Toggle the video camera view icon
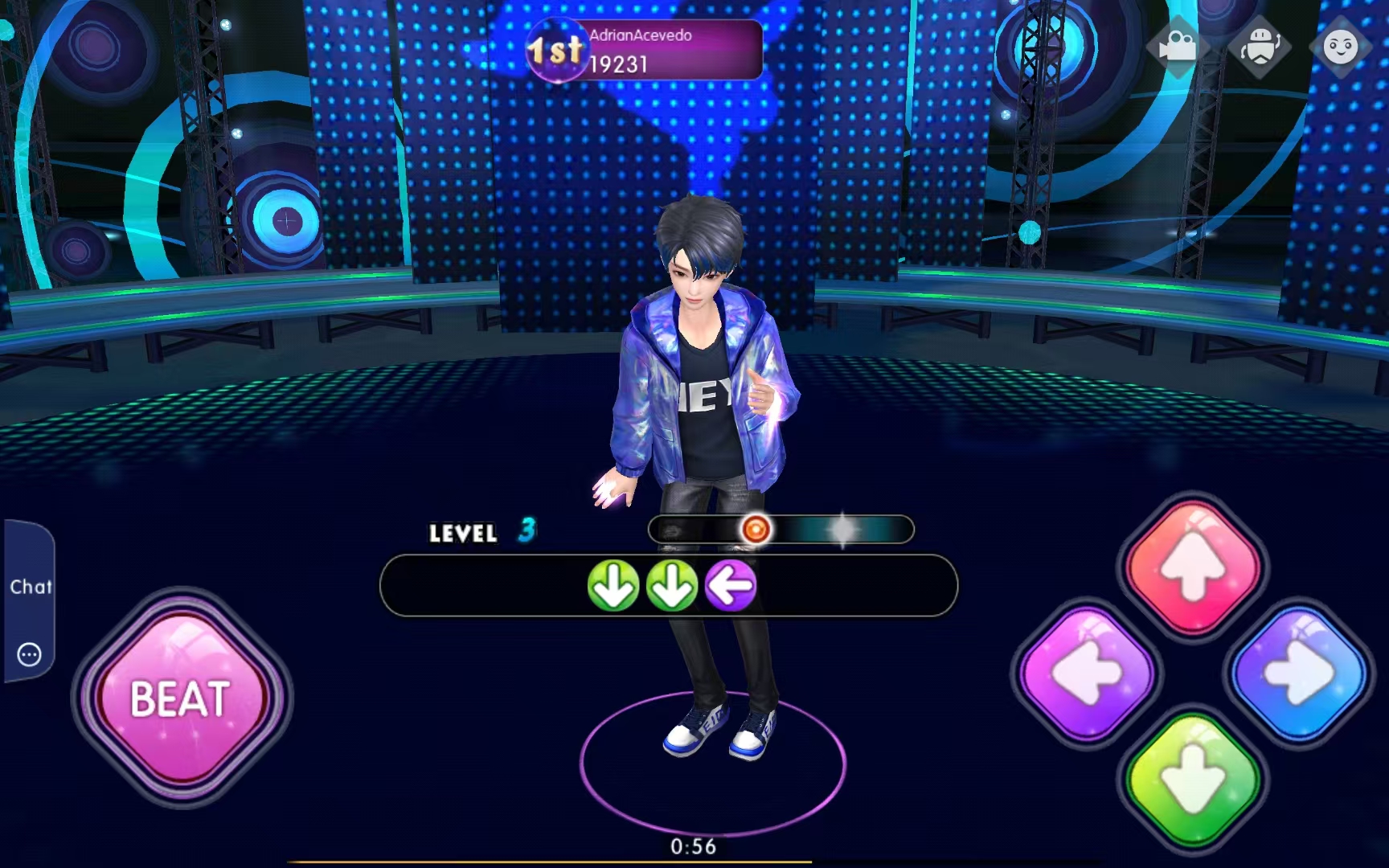Image resolution: width=1389 pixels, height=868 pixels. click(x=1177, y=47)
